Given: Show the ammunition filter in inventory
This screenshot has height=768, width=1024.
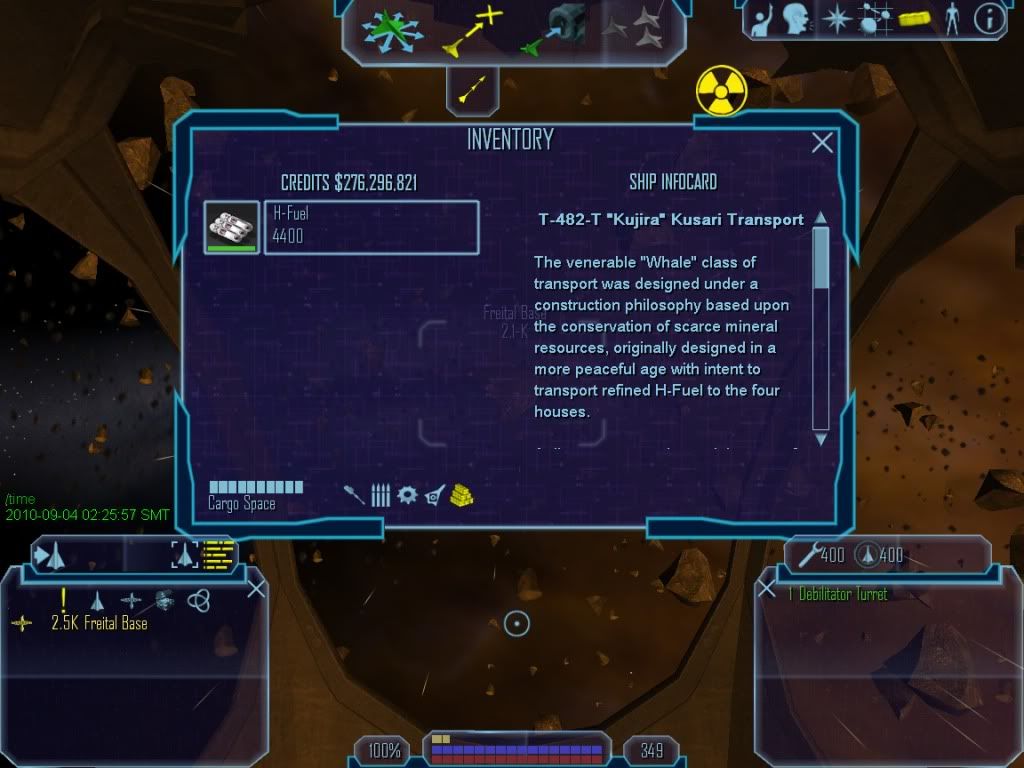Looking at the screenshot, I should [380, 495].
